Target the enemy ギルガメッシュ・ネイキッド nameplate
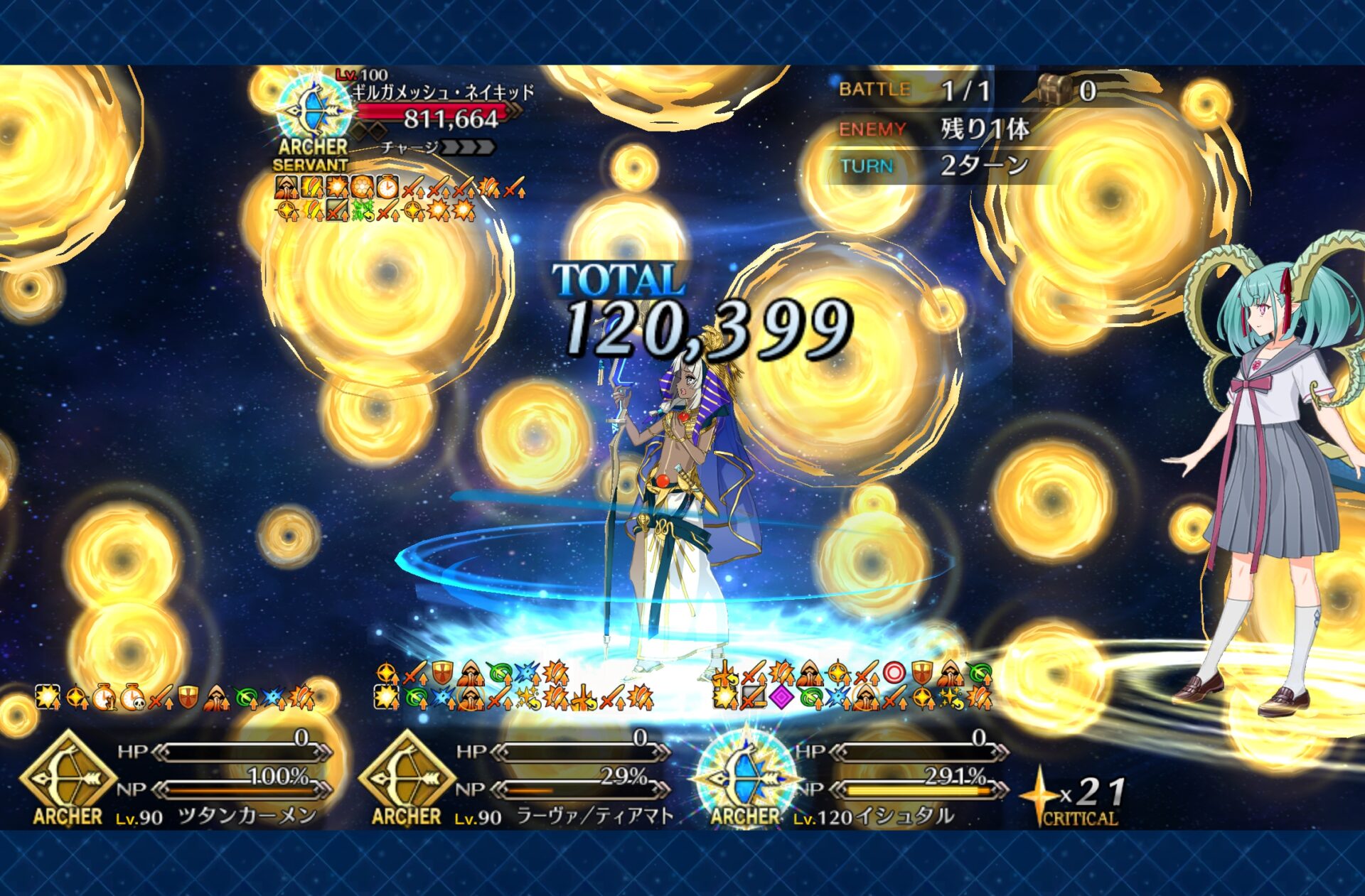The image size is (1365, 896). pos(442,92)
